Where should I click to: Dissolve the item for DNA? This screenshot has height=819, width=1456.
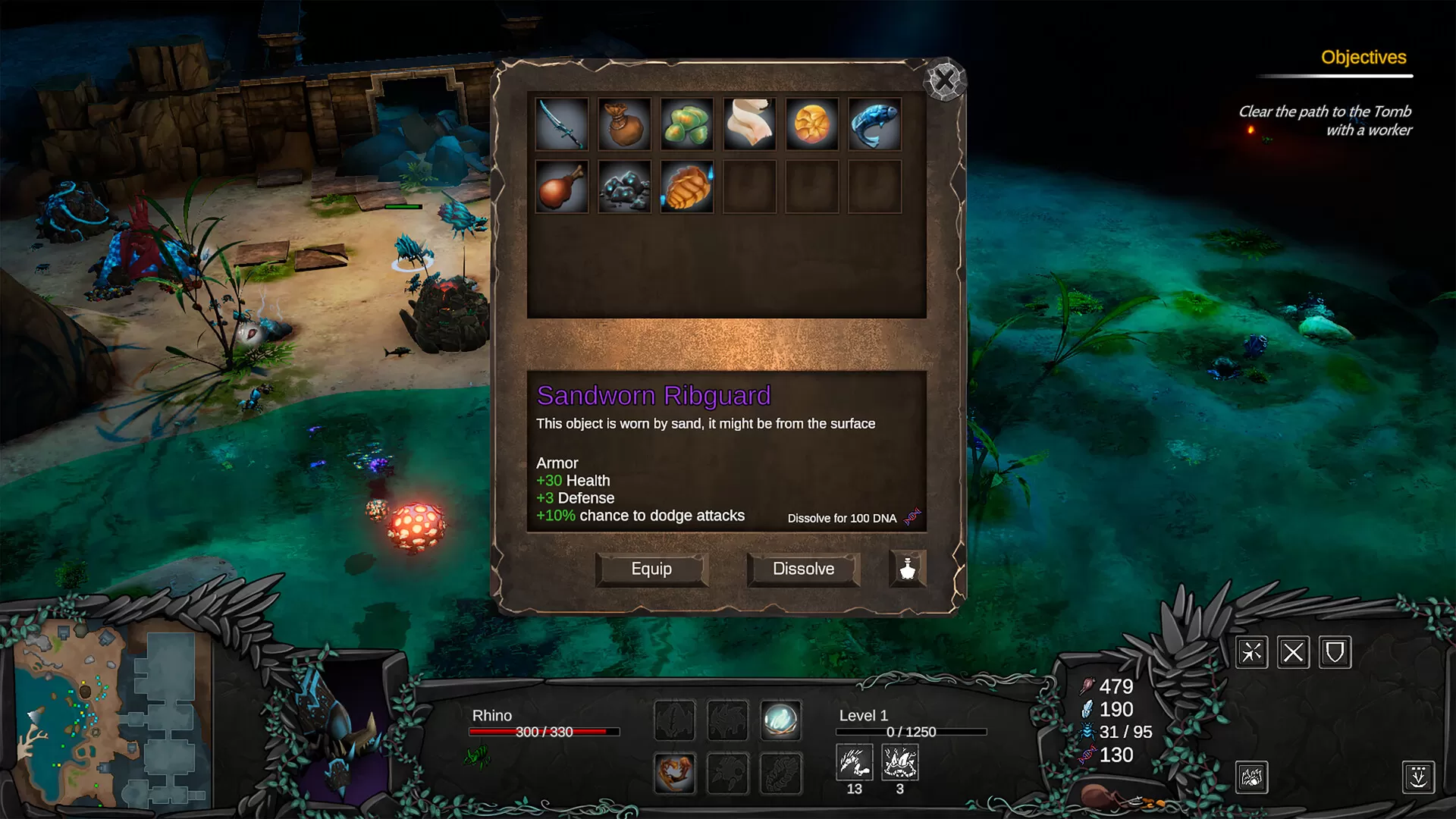pyautogui.click(x=803, y=569)
